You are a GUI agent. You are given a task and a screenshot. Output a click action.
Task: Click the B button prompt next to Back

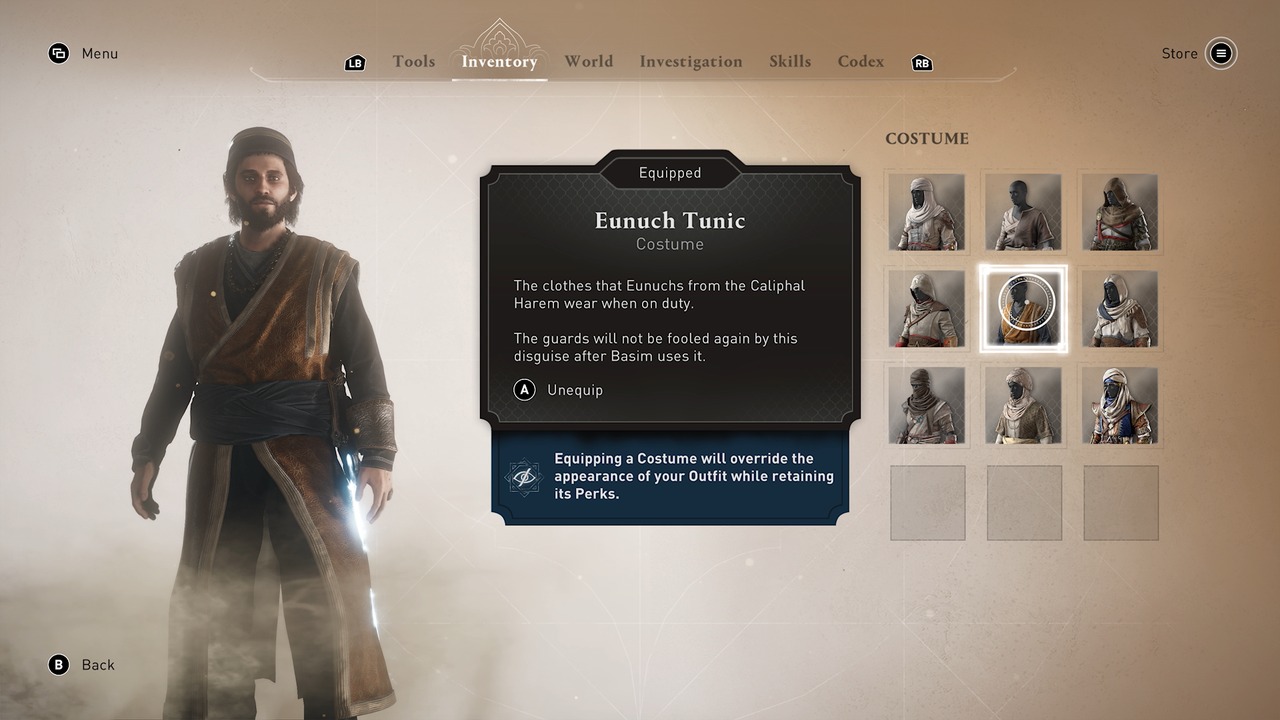[57, 664]
